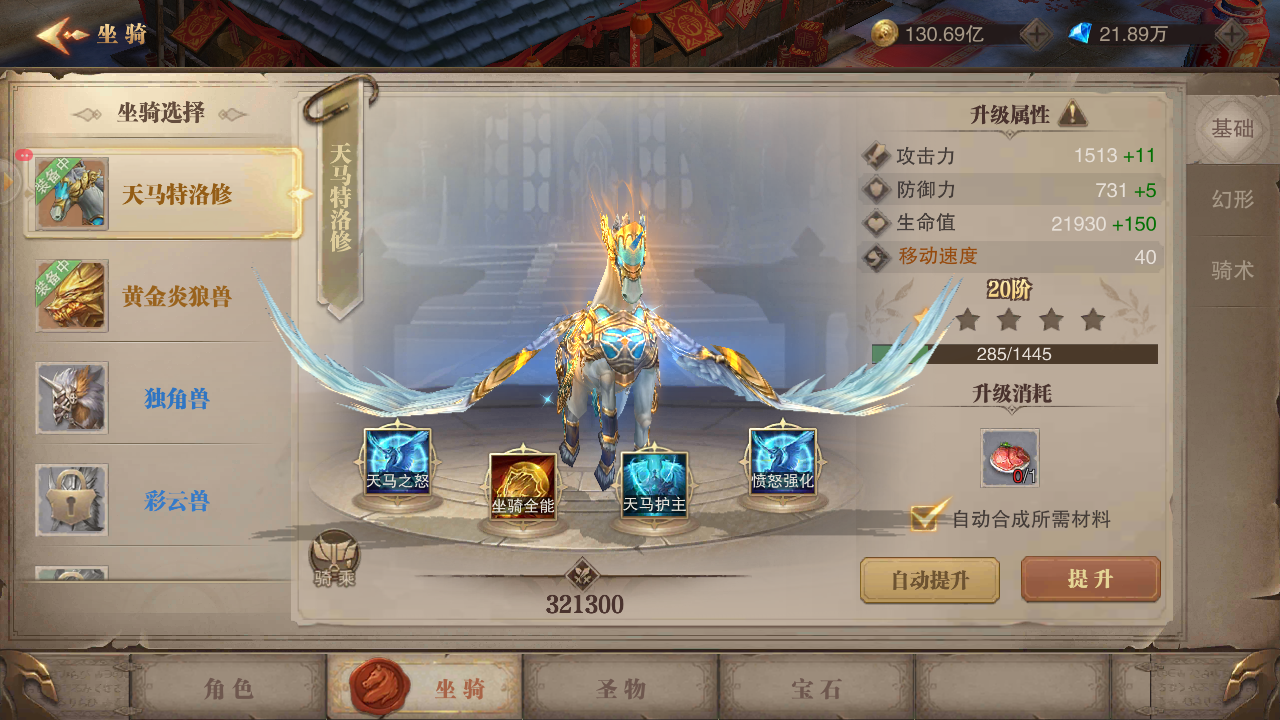The width and height of the screenshot is (1280, 720).
Task: Click the plus icon next to diamond currency
Action: (x=1231, y=31)
